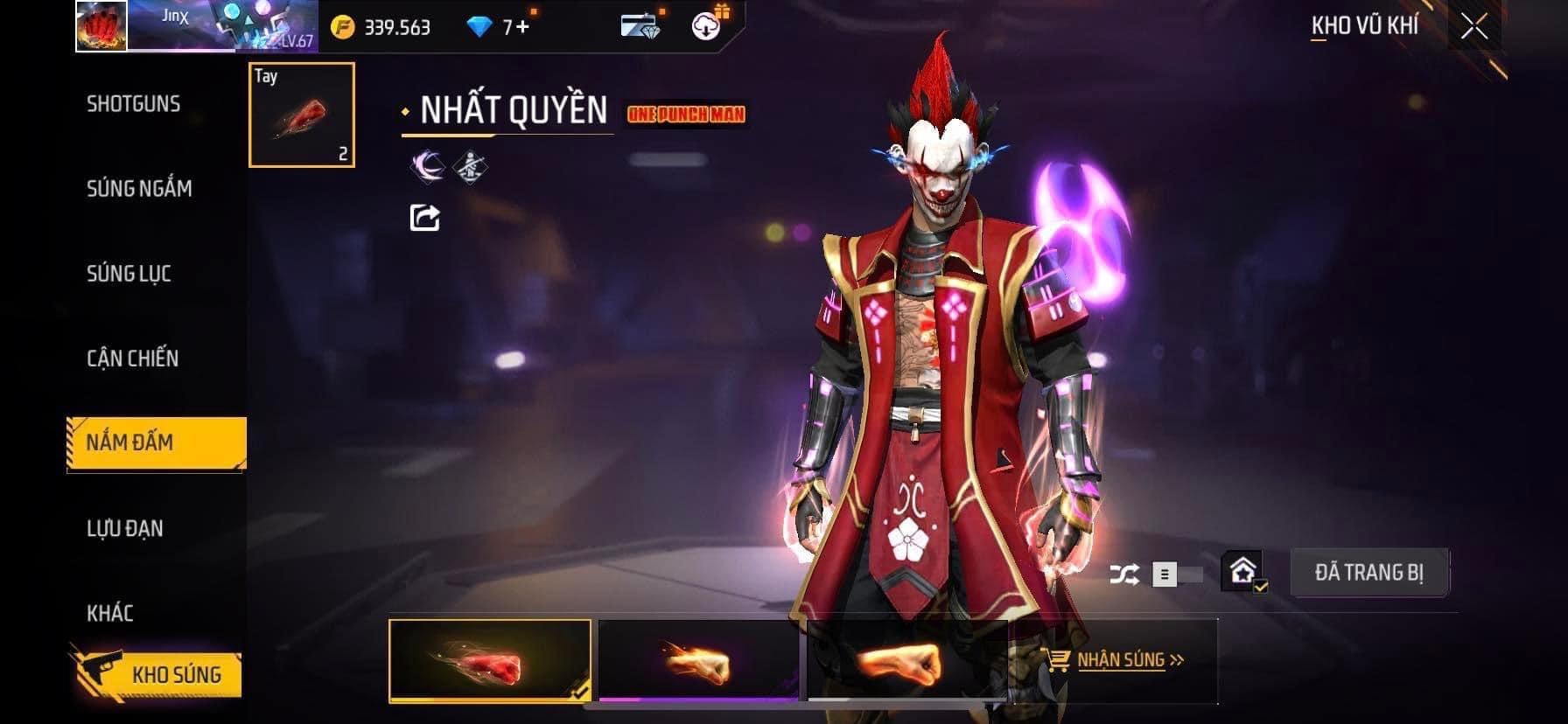Select the Súng Lục category
Screen dimensions: 1568x724
point(129,274)
